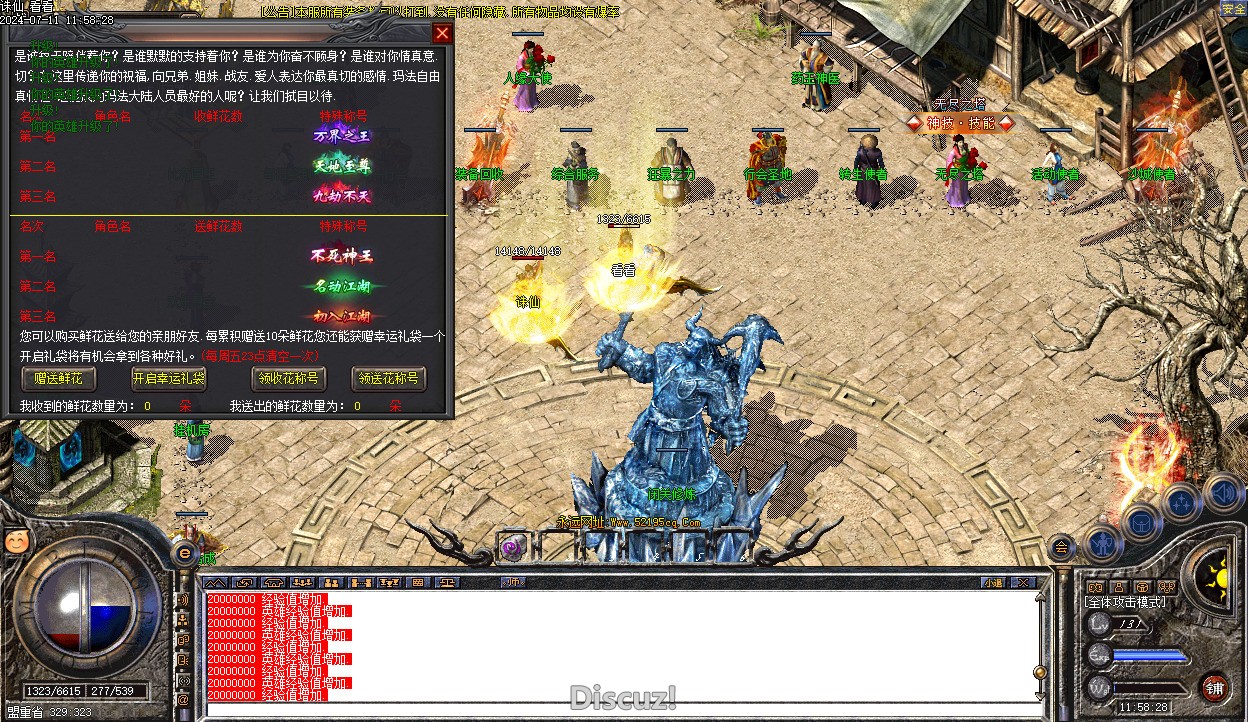Click the smiley face icon
Image resolution: width=1248 pixels, height=722 pixels.
click(x=16, y=541)
